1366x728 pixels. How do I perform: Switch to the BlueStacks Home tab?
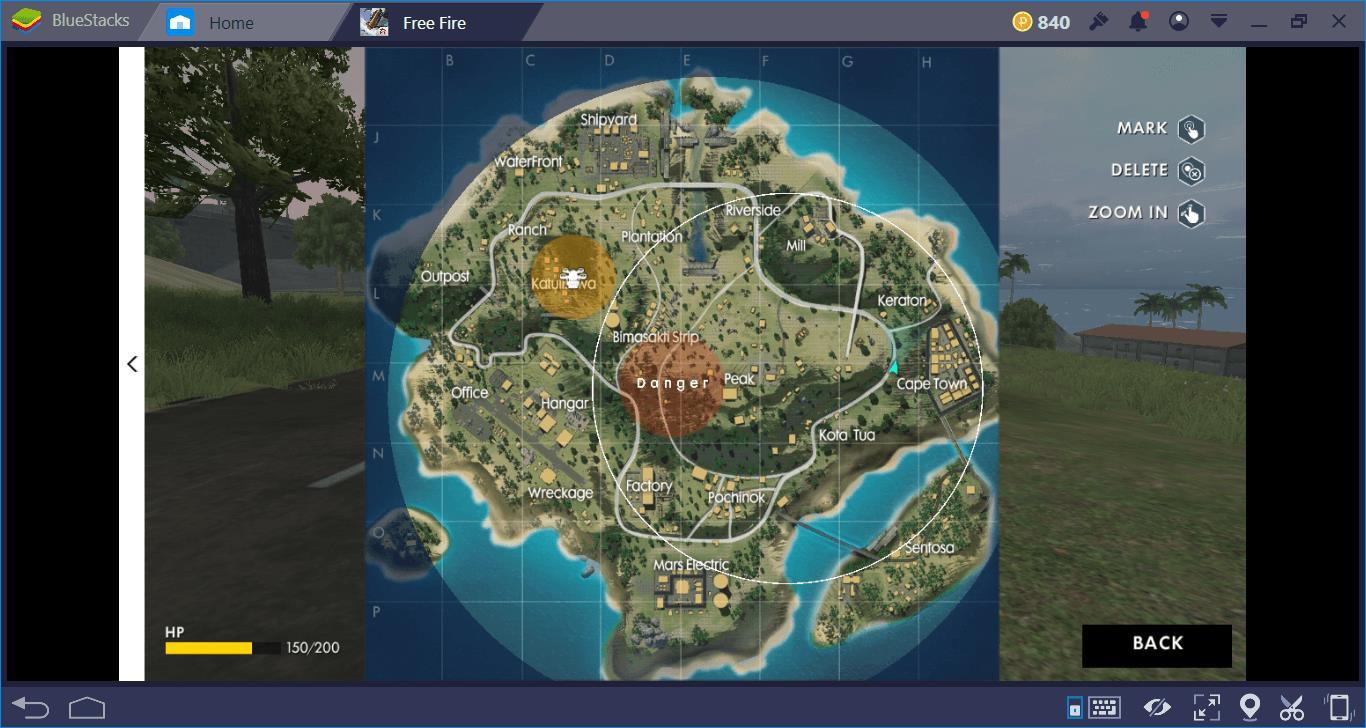[x=230, y=23]
